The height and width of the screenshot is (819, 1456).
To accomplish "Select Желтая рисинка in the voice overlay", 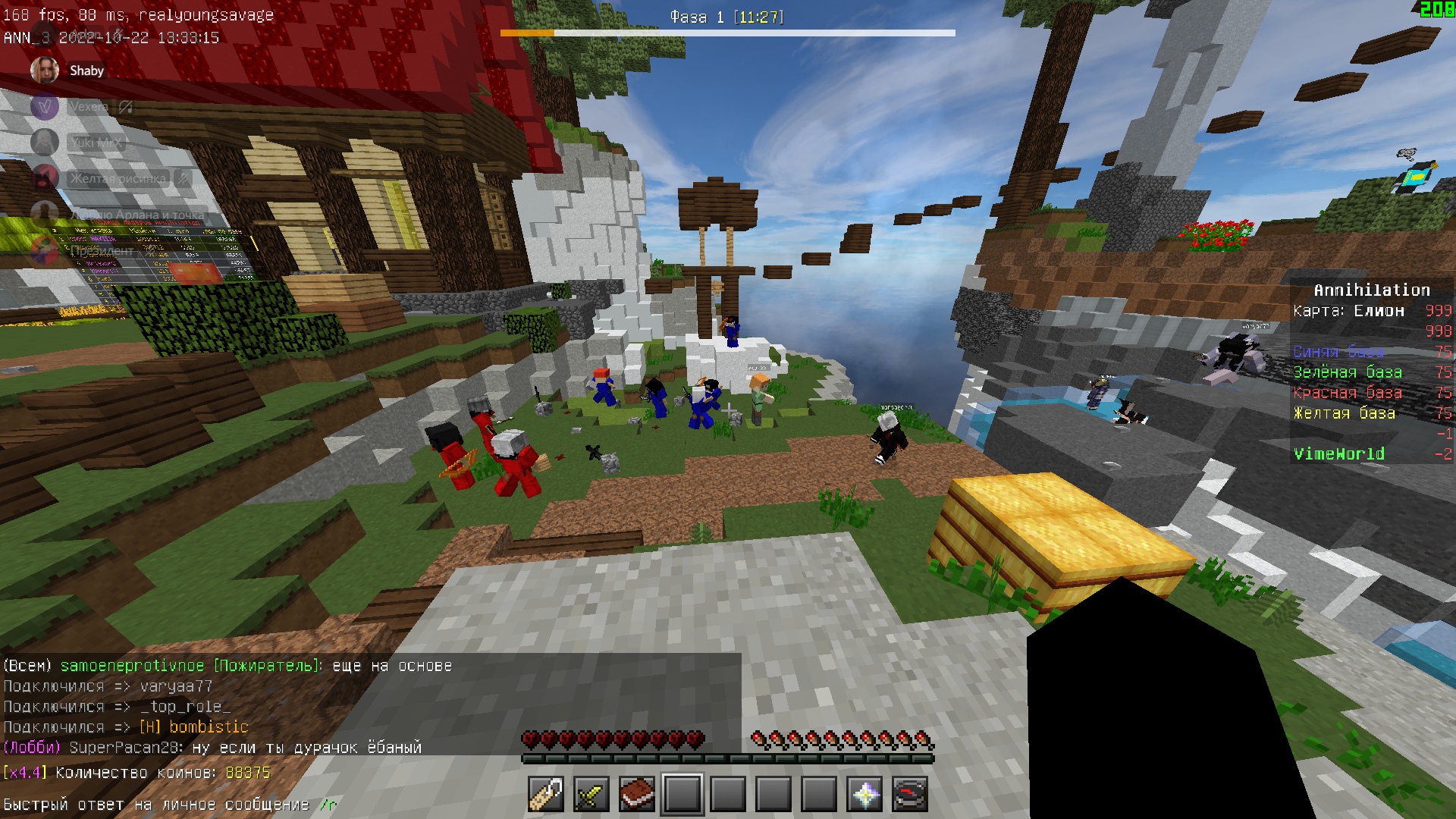I will point(118,179).
